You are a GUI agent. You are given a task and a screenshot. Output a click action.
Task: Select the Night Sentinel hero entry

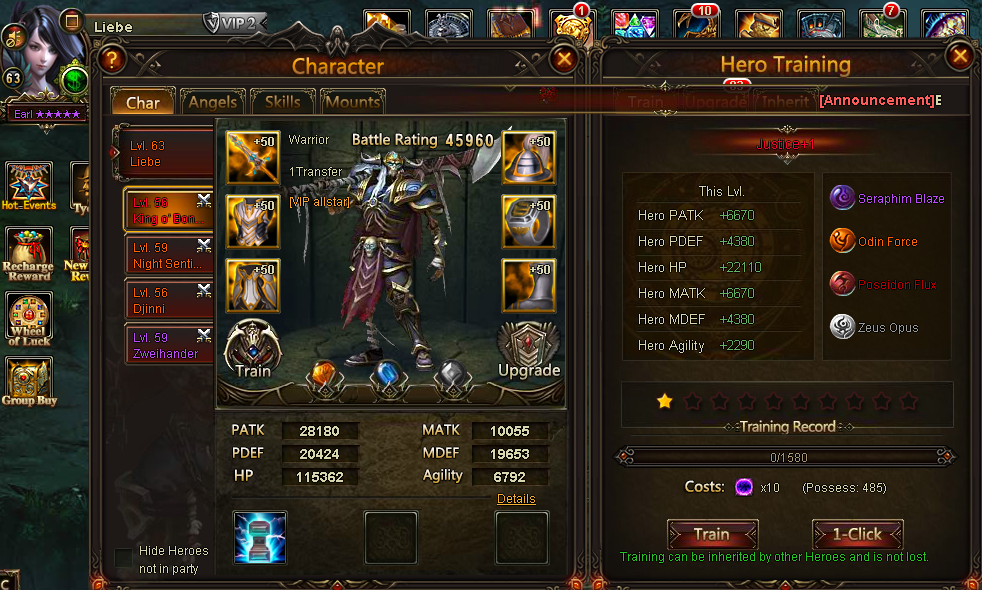[169, 255]
